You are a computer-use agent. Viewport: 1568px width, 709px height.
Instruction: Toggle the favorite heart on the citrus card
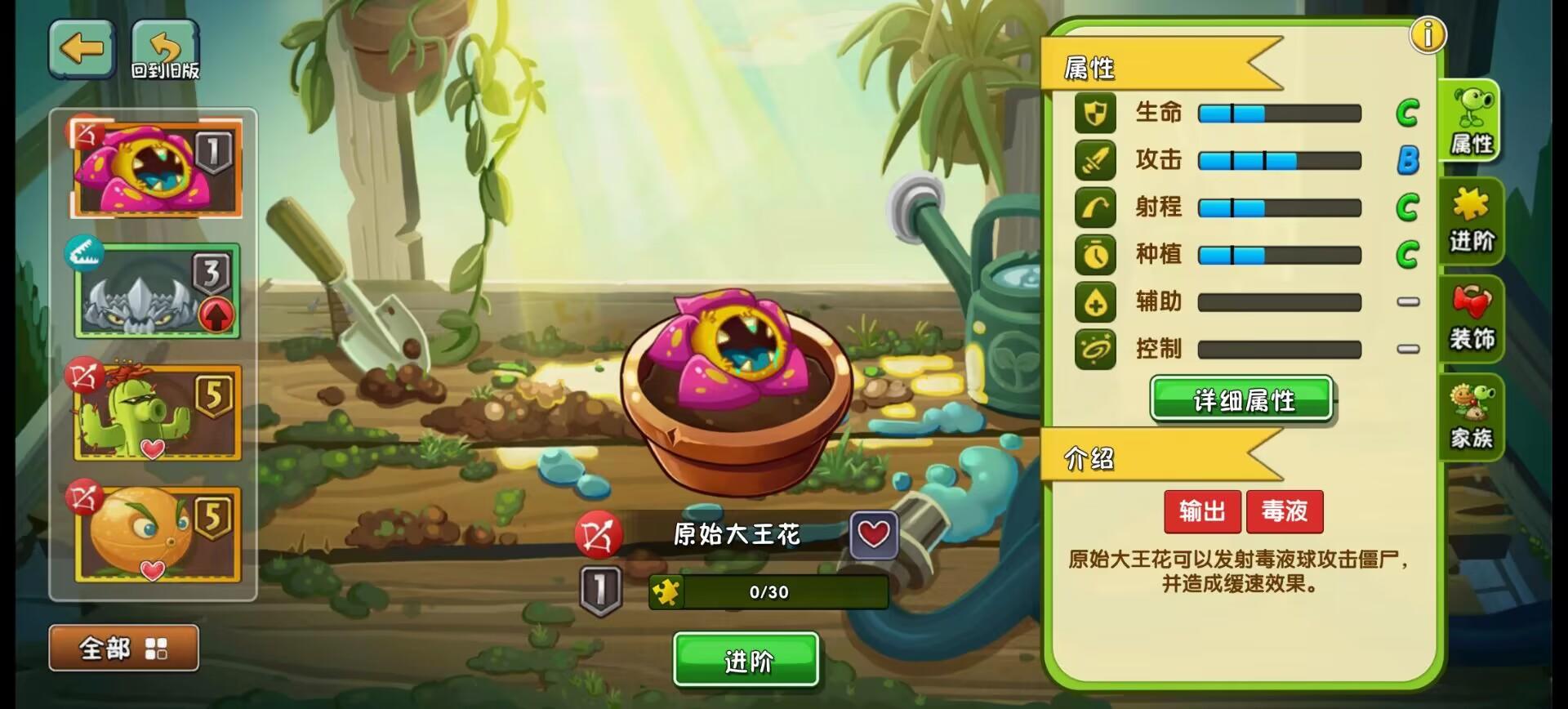(151, 569)
